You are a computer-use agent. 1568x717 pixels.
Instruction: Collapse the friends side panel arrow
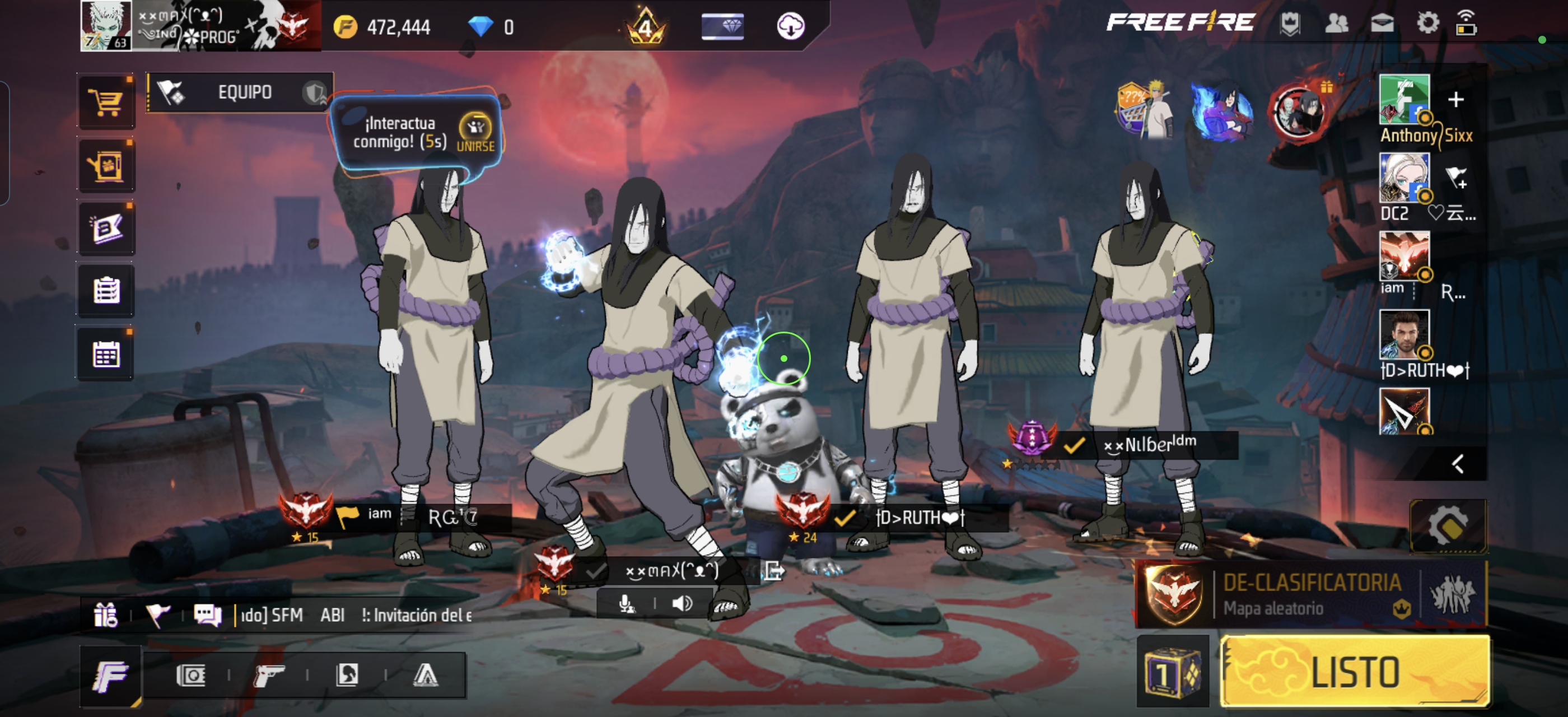(x=1457, y=464)
